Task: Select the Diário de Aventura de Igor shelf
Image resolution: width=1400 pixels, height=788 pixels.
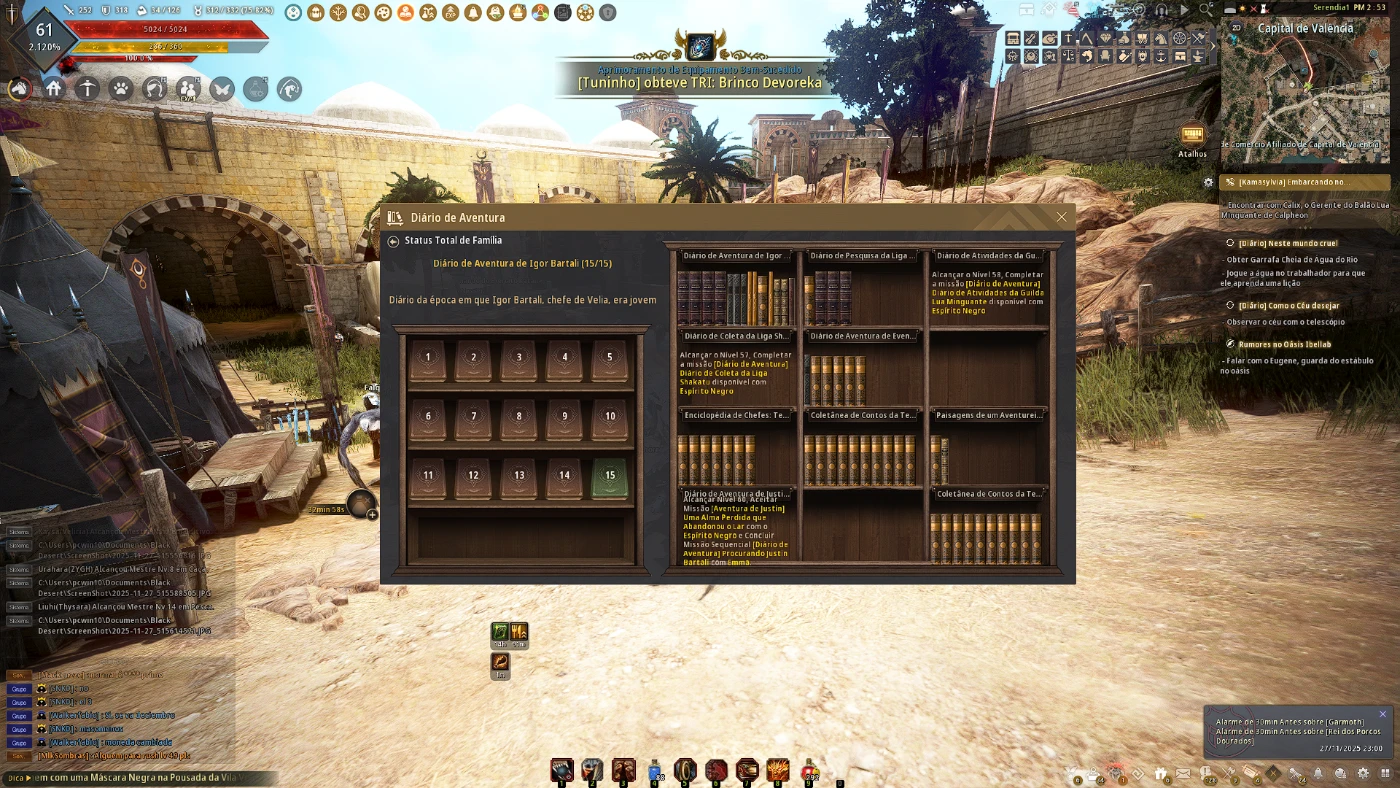Action: pyautogui.click(x=737, y=289)
